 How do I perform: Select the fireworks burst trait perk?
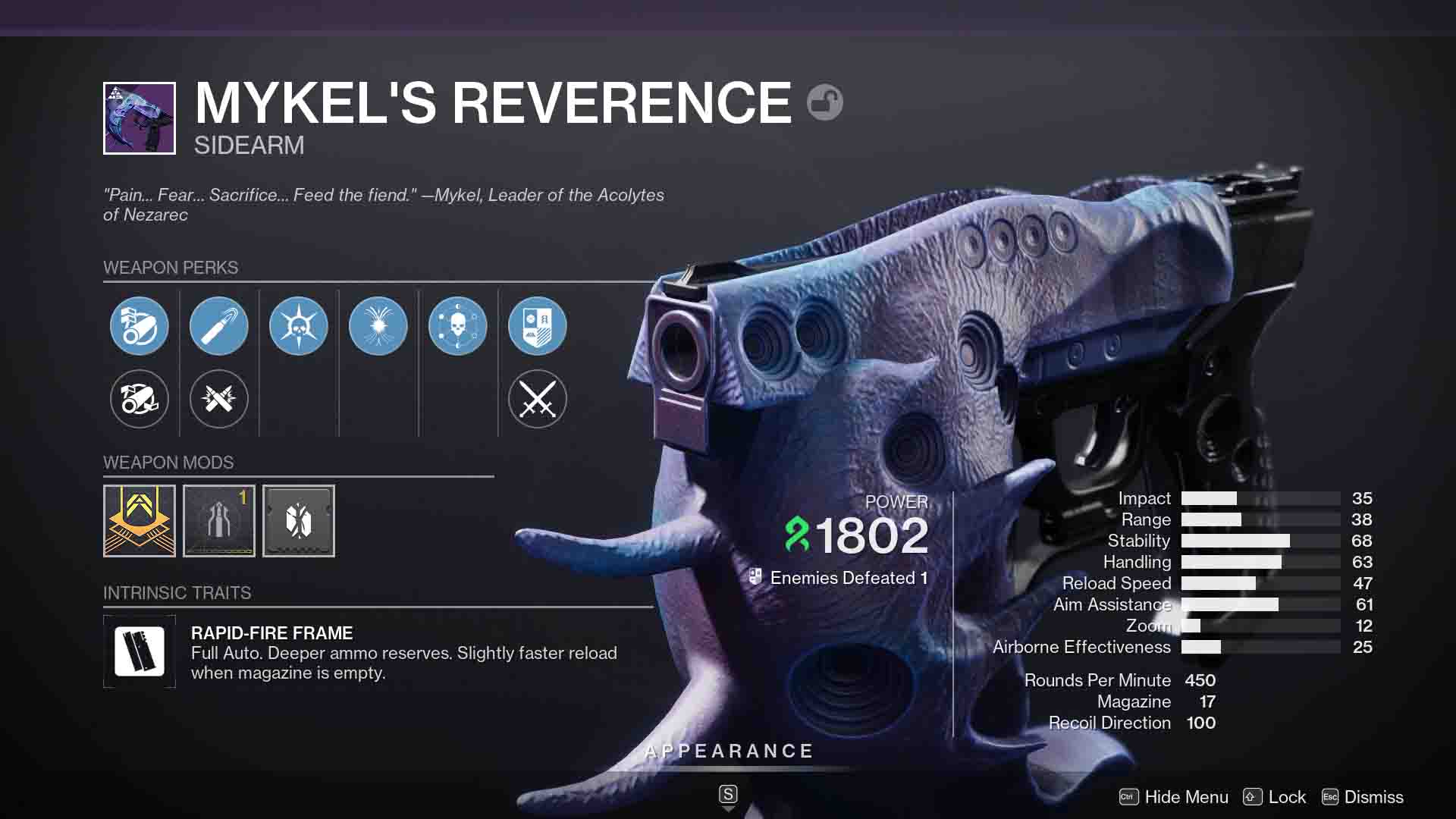[x=378, y=325]
